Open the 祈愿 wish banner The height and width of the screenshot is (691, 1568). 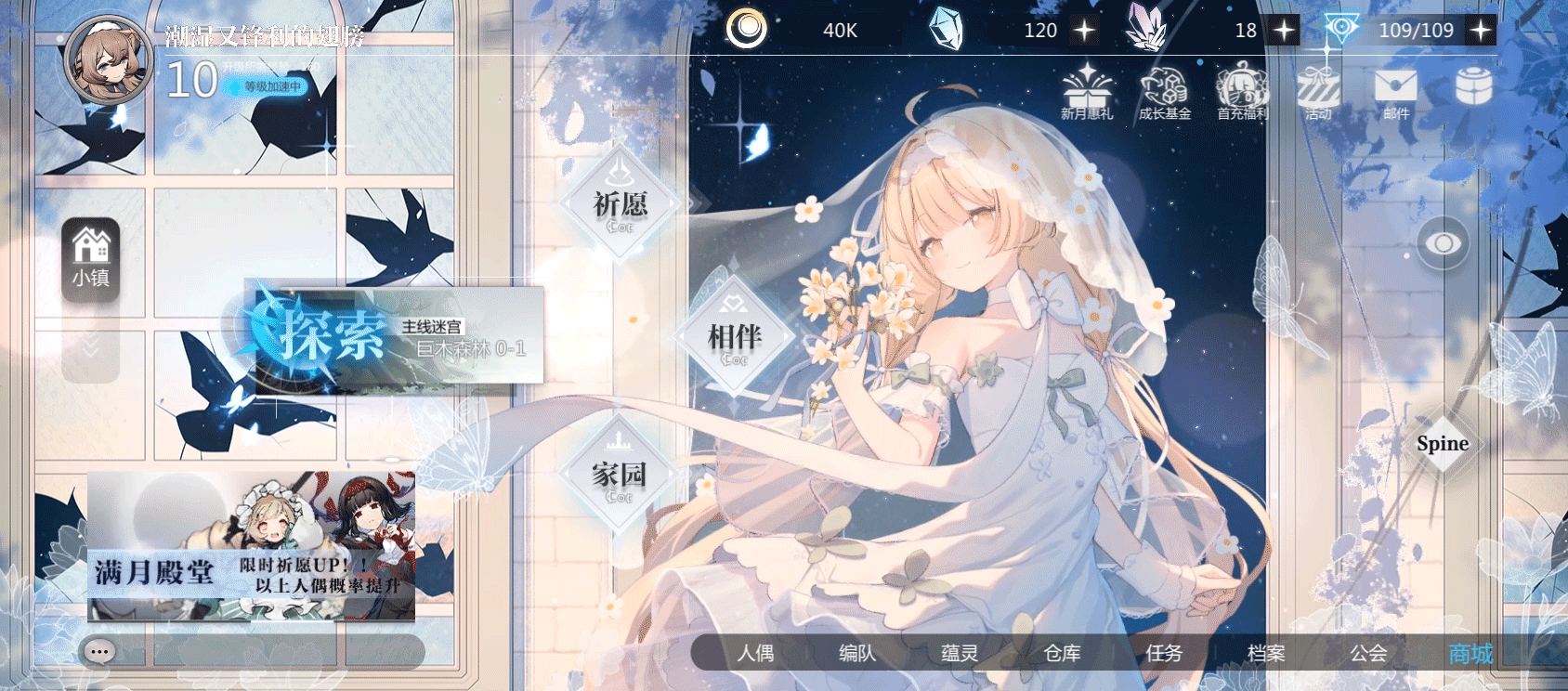click(x=619, y=202)
